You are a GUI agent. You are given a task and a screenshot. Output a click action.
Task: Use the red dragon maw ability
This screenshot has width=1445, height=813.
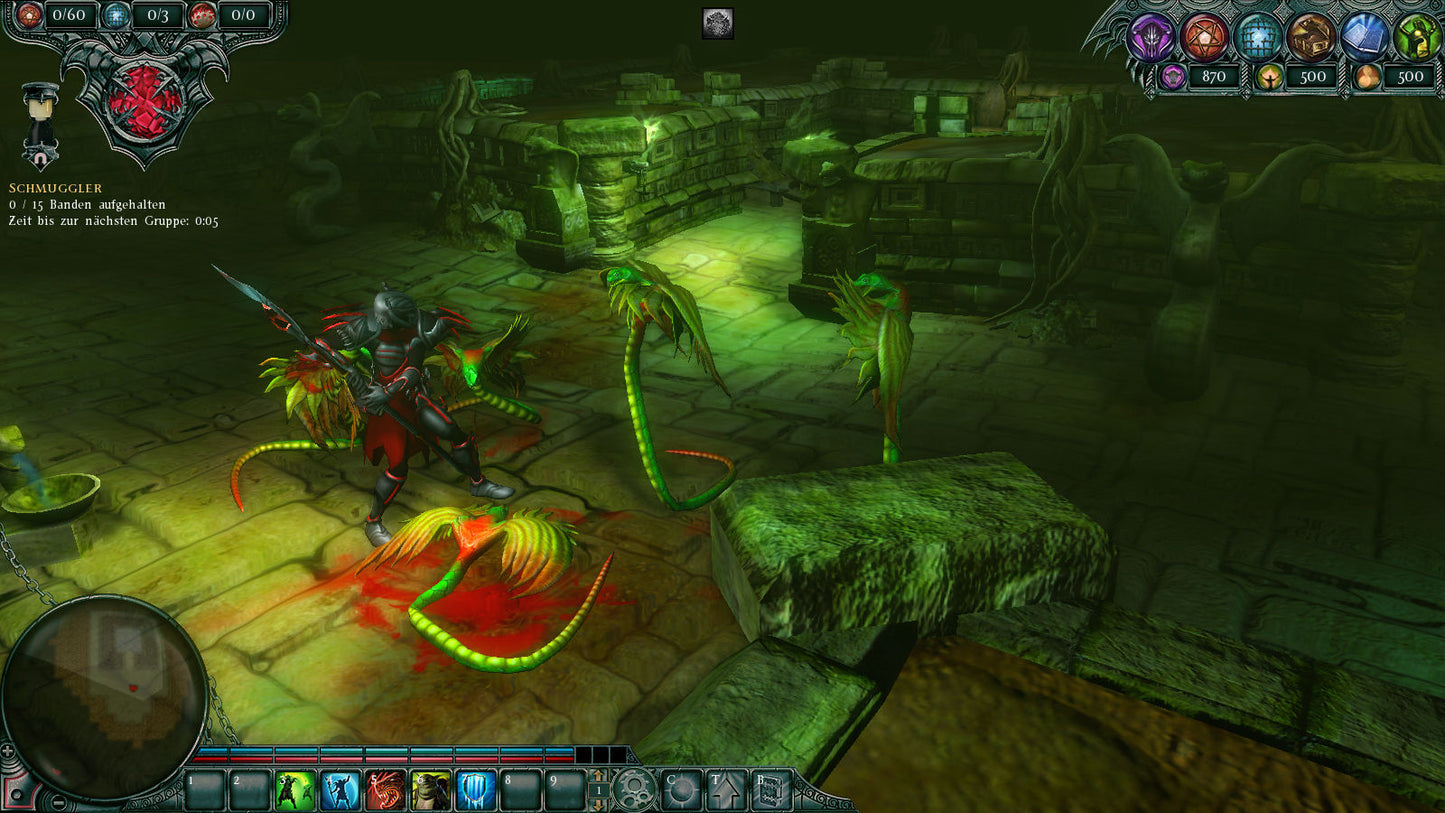pos(386,790)
